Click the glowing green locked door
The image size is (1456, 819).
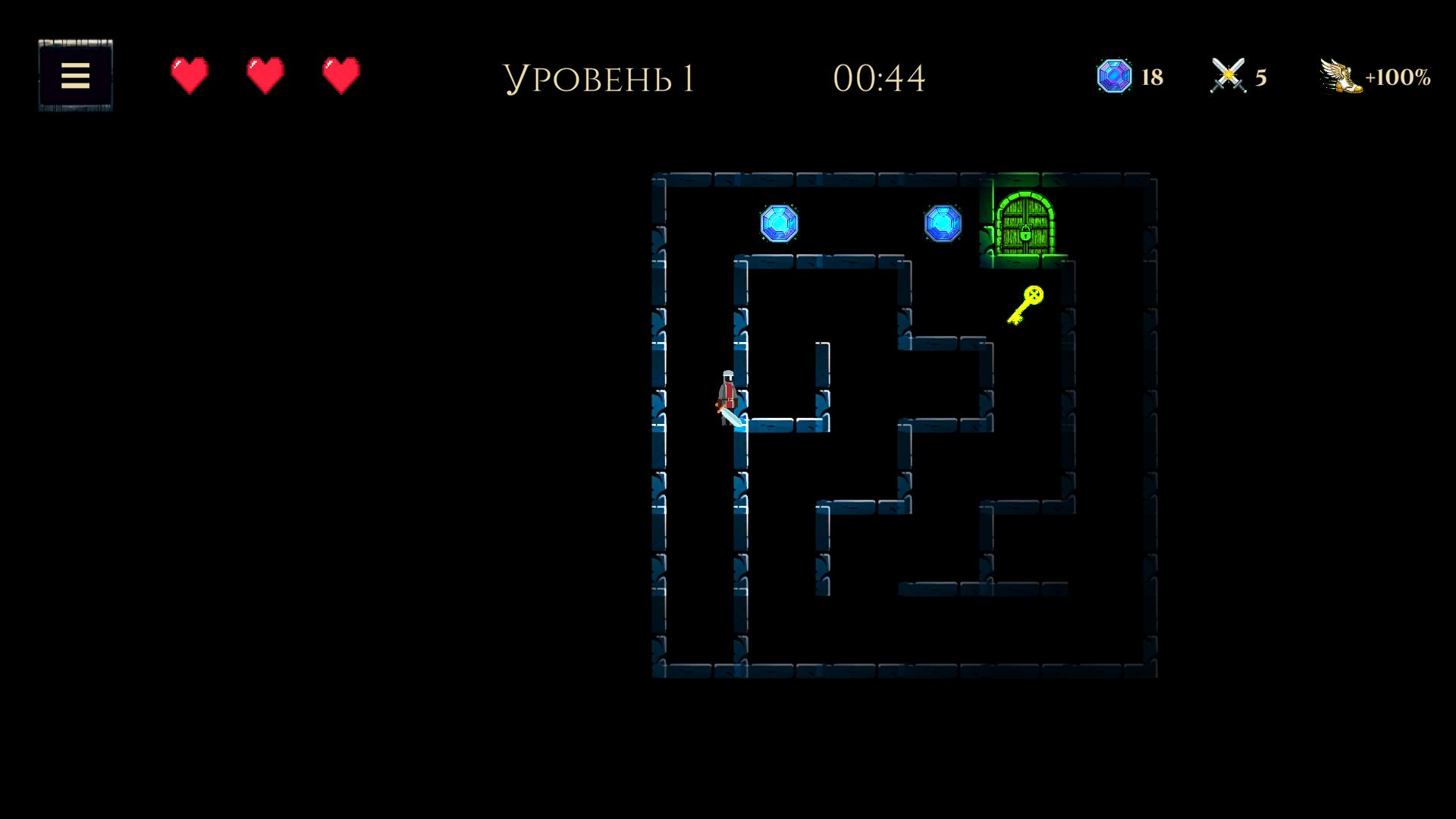click(x=1025, y=224)
